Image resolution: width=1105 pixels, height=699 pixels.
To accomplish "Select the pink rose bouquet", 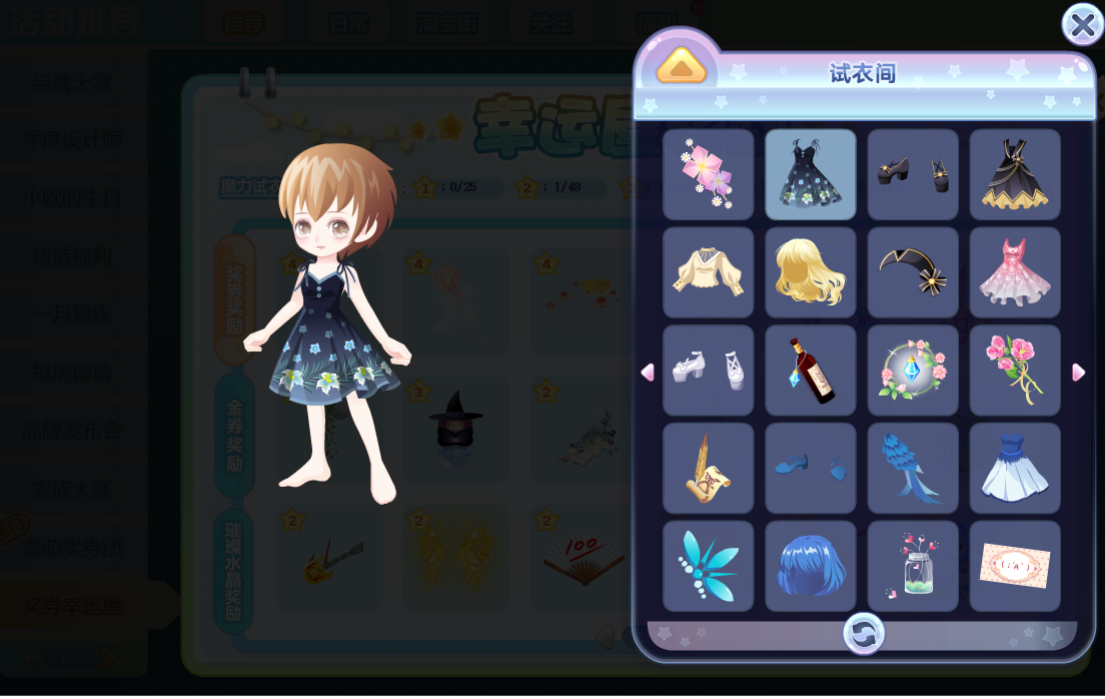I will click(1014, 370).
